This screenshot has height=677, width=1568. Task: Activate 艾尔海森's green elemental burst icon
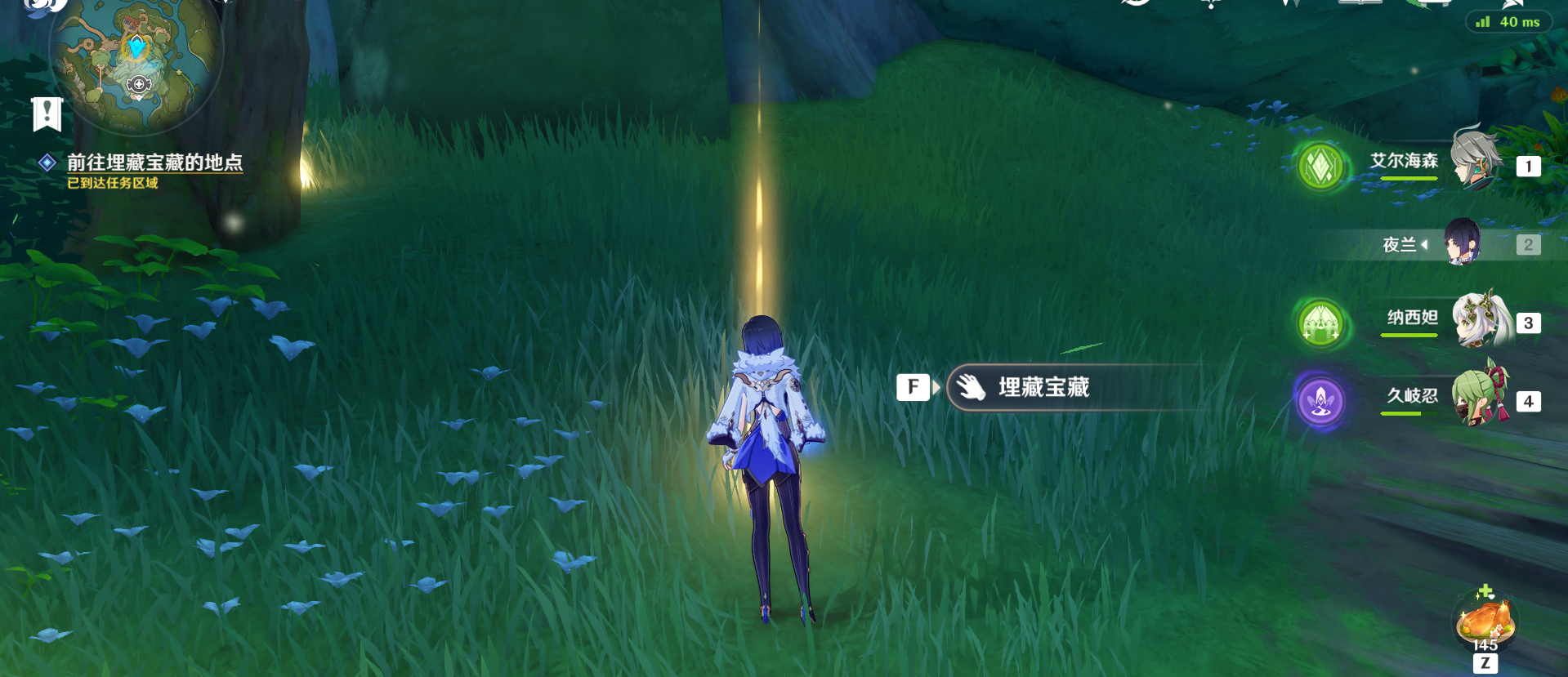point(1321,167)
